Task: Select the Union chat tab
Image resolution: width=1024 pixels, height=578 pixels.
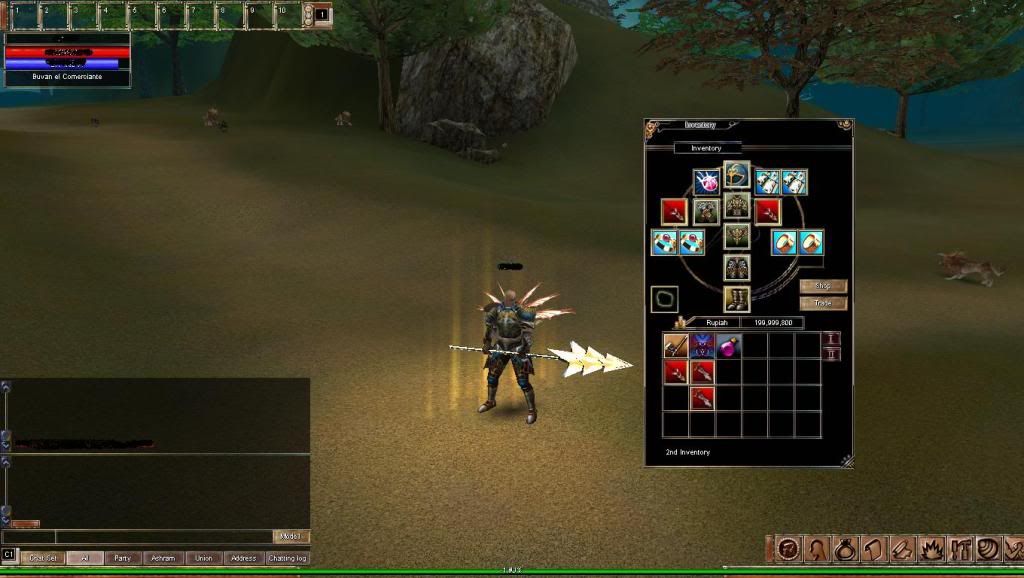Action: click(204, 558)
